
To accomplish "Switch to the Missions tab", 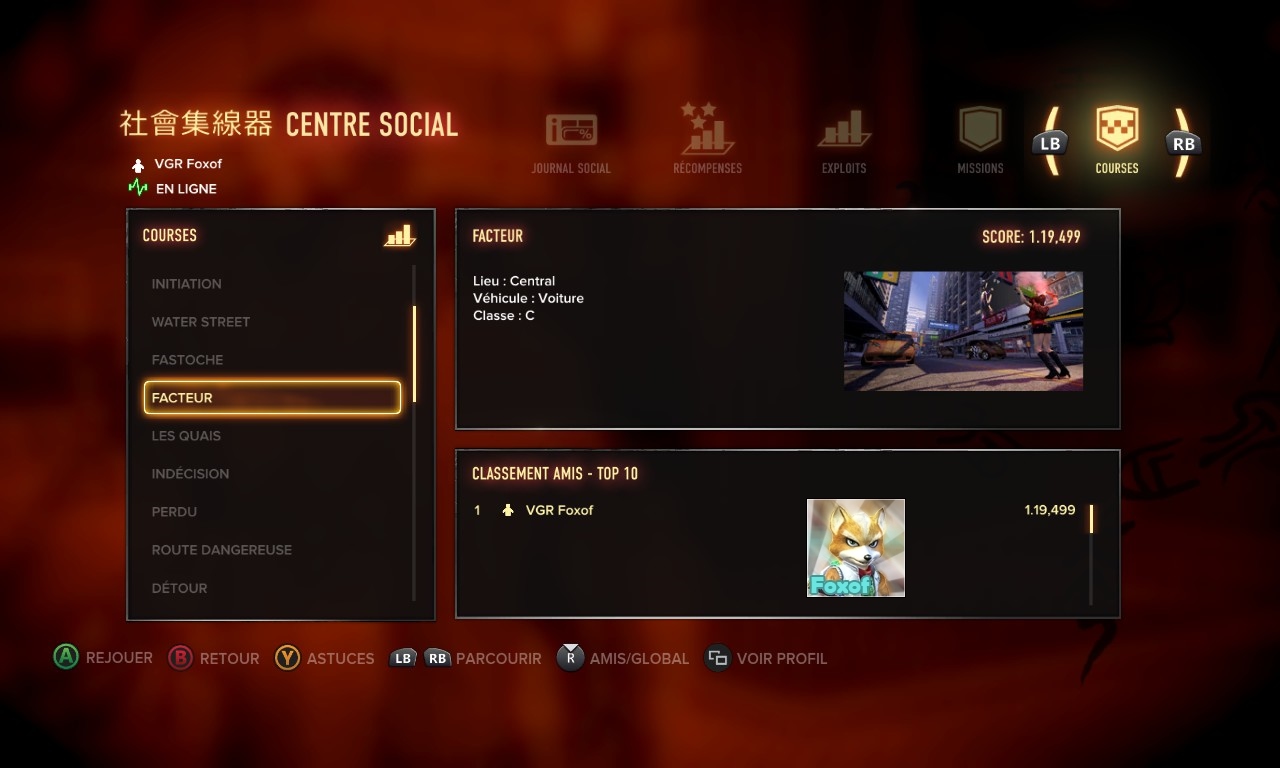I will click(x=980, y=141).
